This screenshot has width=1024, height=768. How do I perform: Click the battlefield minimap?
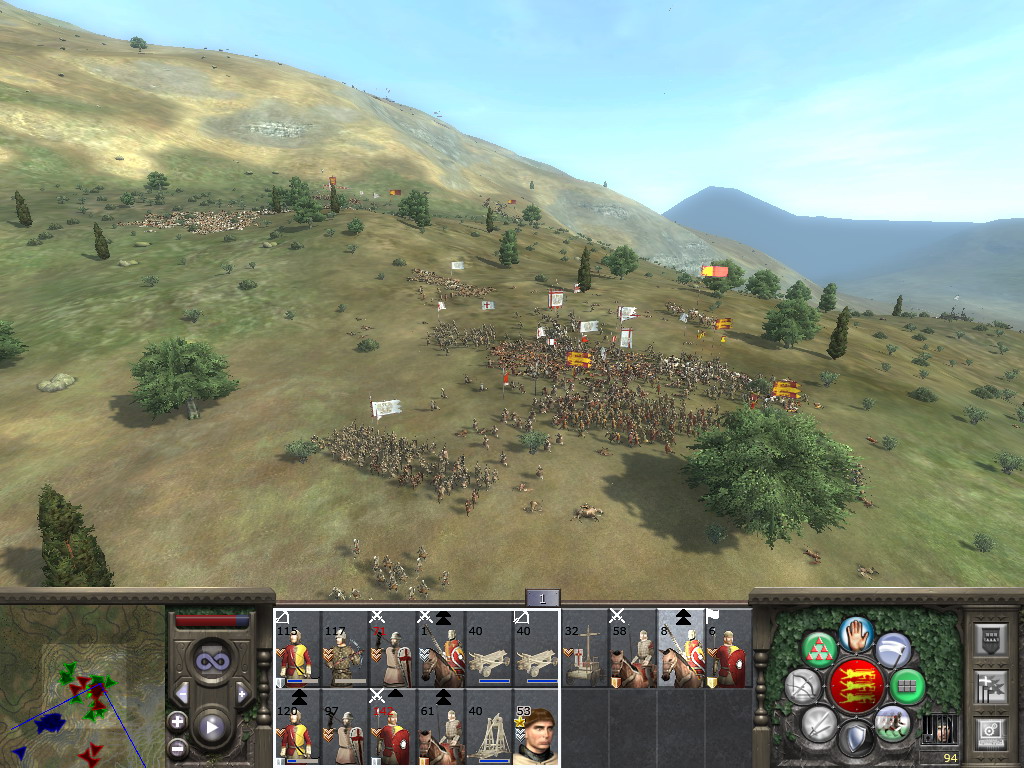(x=82, y=686)
